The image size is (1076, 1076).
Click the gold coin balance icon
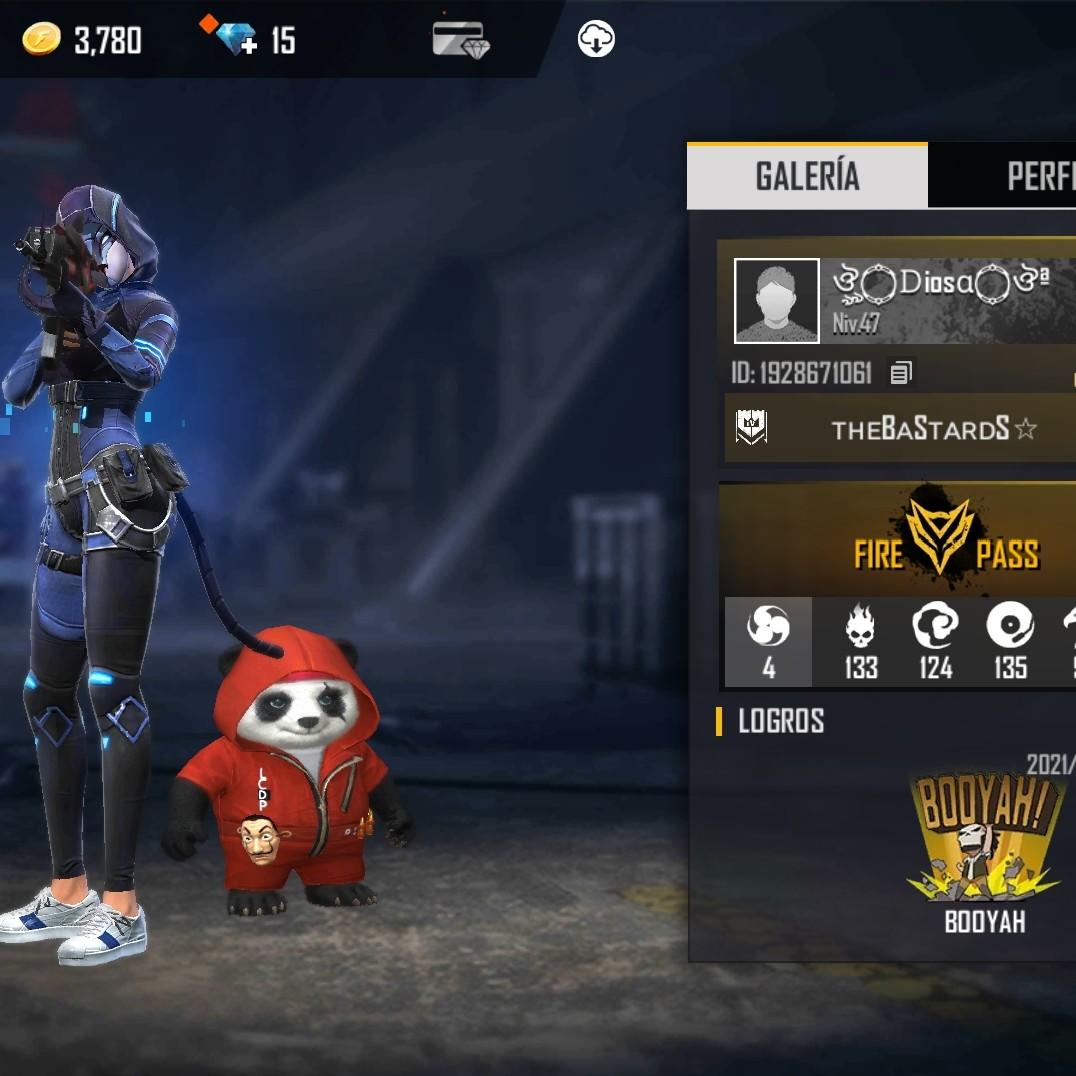coord(41,40)
